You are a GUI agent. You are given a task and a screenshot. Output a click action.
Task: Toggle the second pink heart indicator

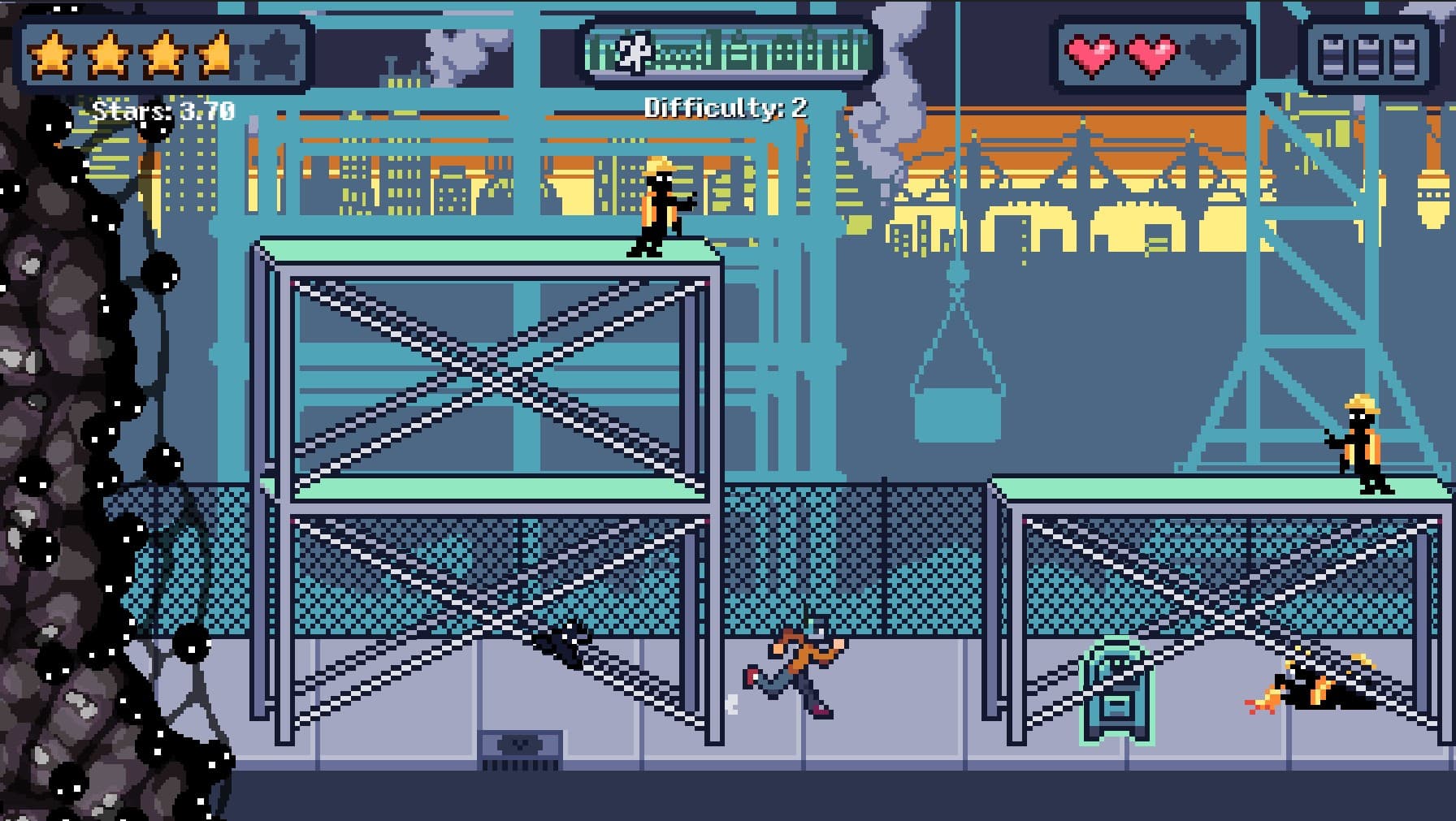pos(1152,57)
